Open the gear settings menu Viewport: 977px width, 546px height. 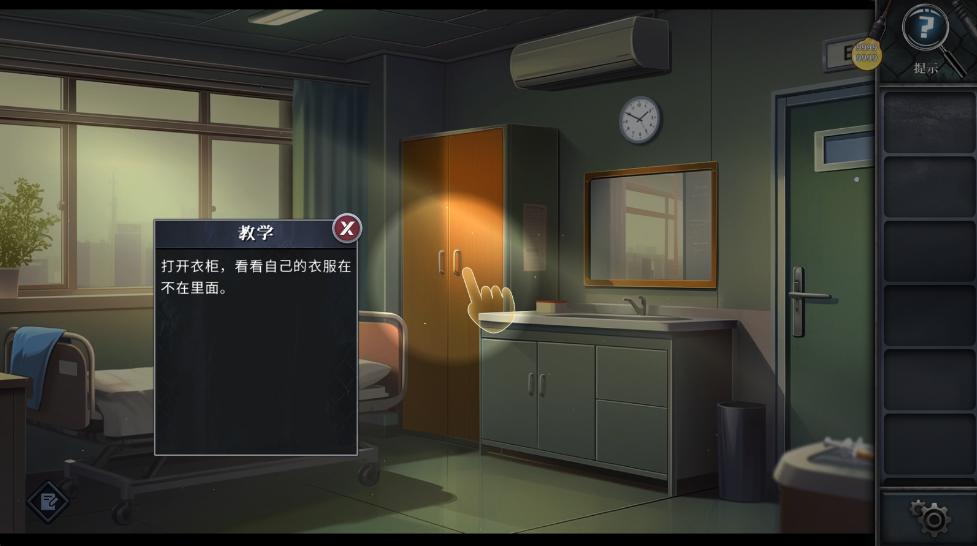[932, 518]
